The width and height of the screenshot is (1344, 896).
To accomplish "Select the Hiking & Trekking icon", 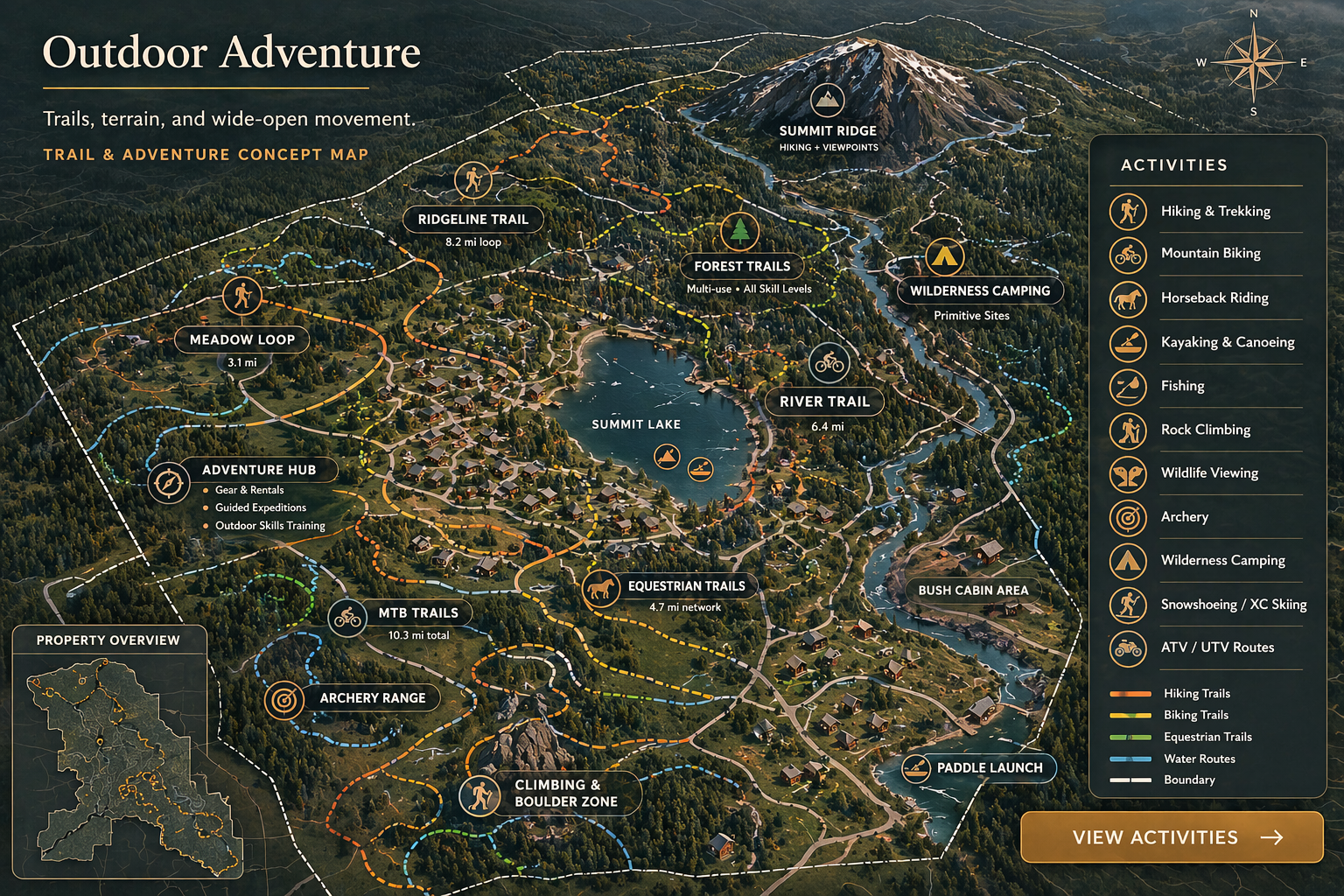I will [x=1129, y=211].
